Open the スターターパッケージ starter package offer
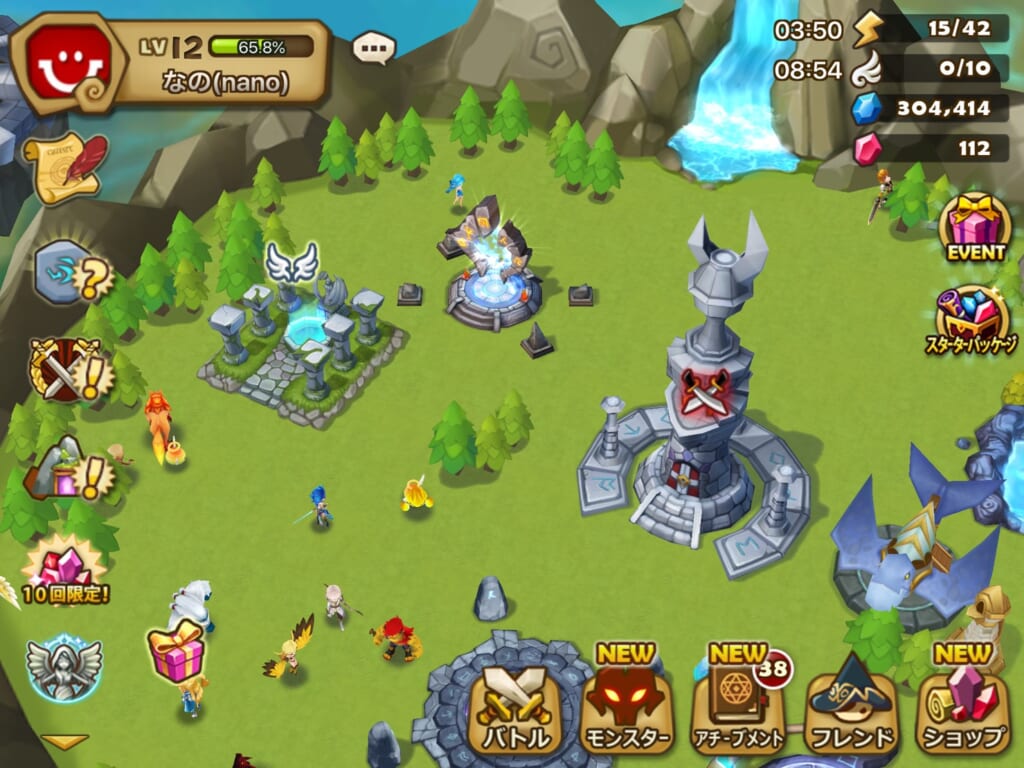The image size is (1024, 768). (x=970, y=320)
